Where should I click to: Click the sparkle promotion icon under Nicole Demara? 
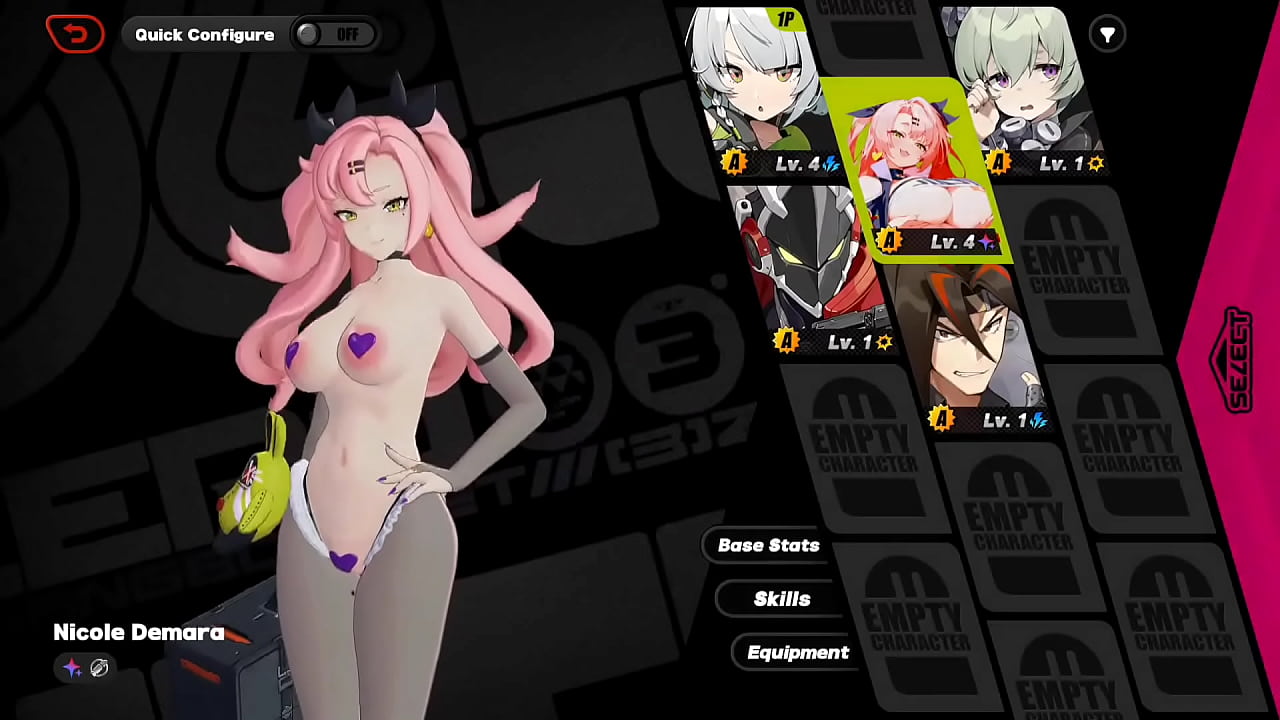point(72,669)
